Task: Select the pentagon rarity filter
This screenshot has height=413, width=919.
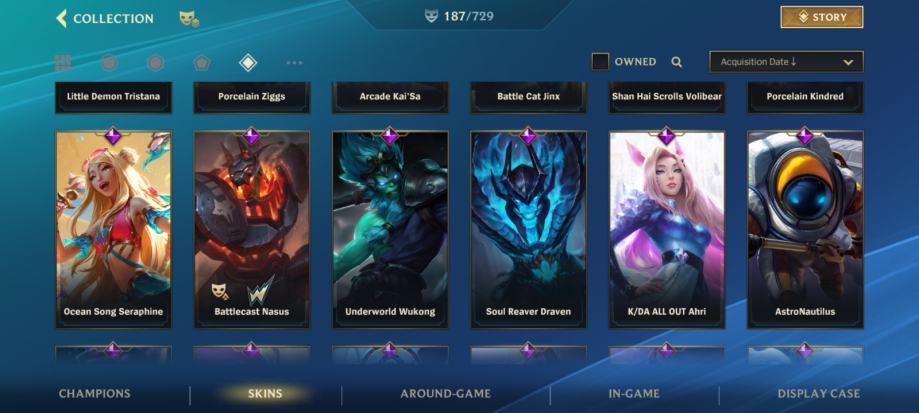Action: pyautogui.click(x=202, y=63)
